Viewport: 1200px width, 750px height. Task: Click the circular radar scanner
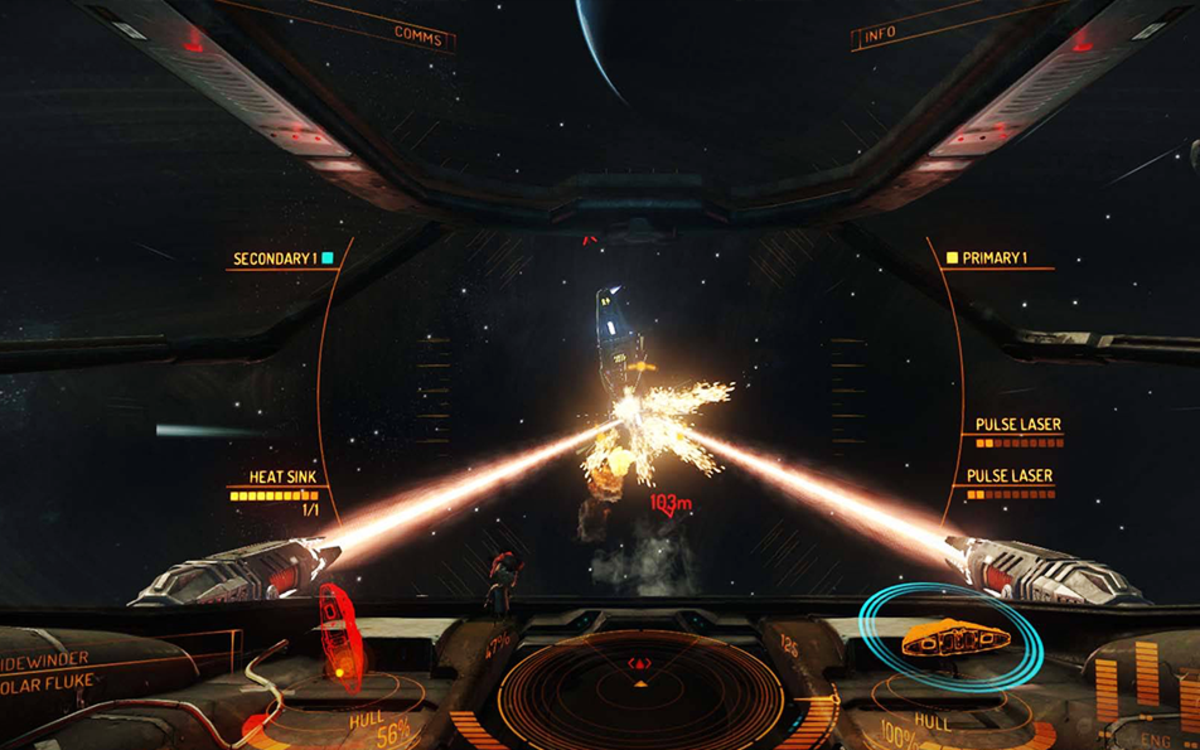click(x=640, y=689)
